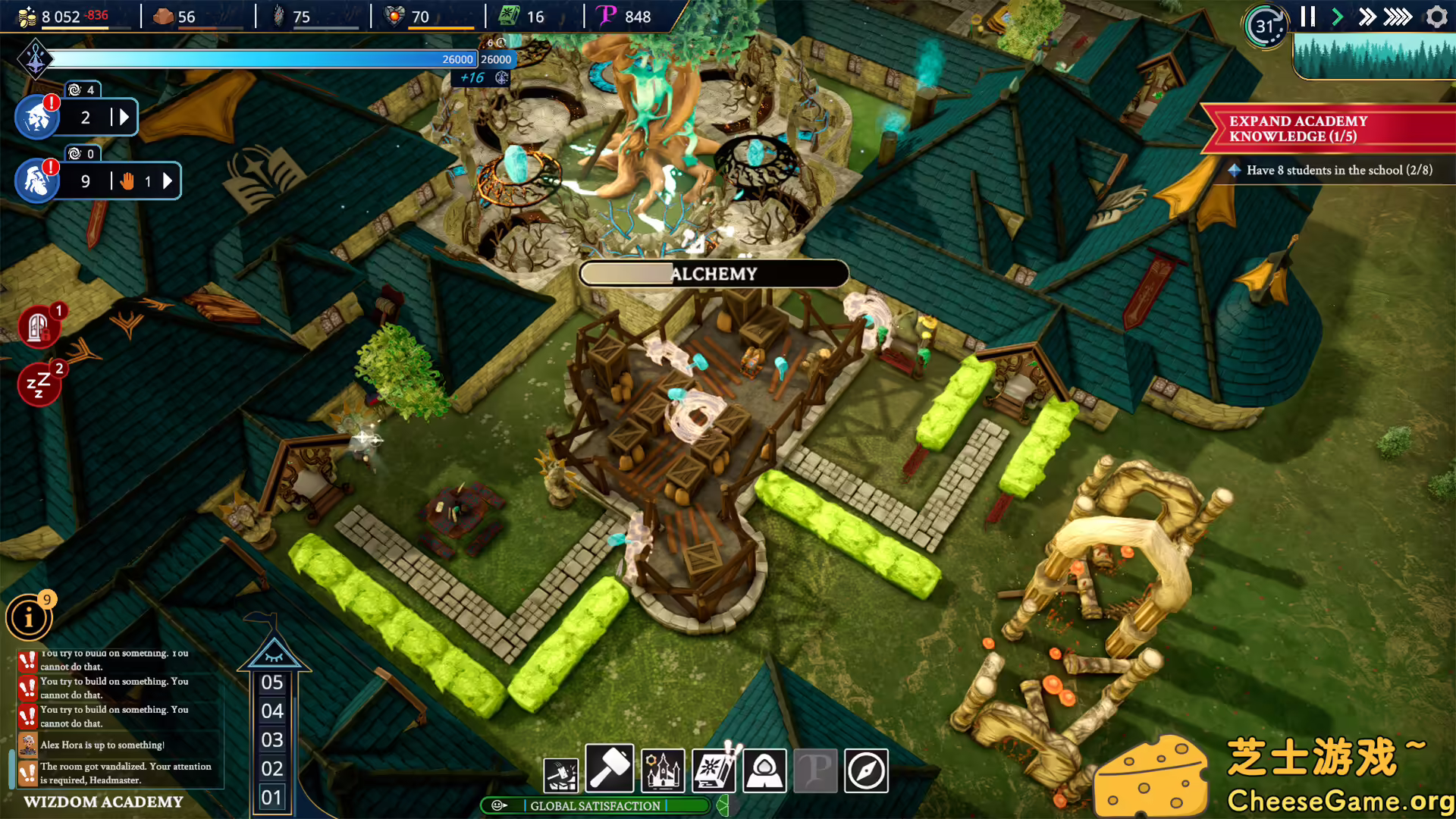Click schedule slot 01 on the tower
The height and width of the screenshot is (819, 1456).
[271, 797]
